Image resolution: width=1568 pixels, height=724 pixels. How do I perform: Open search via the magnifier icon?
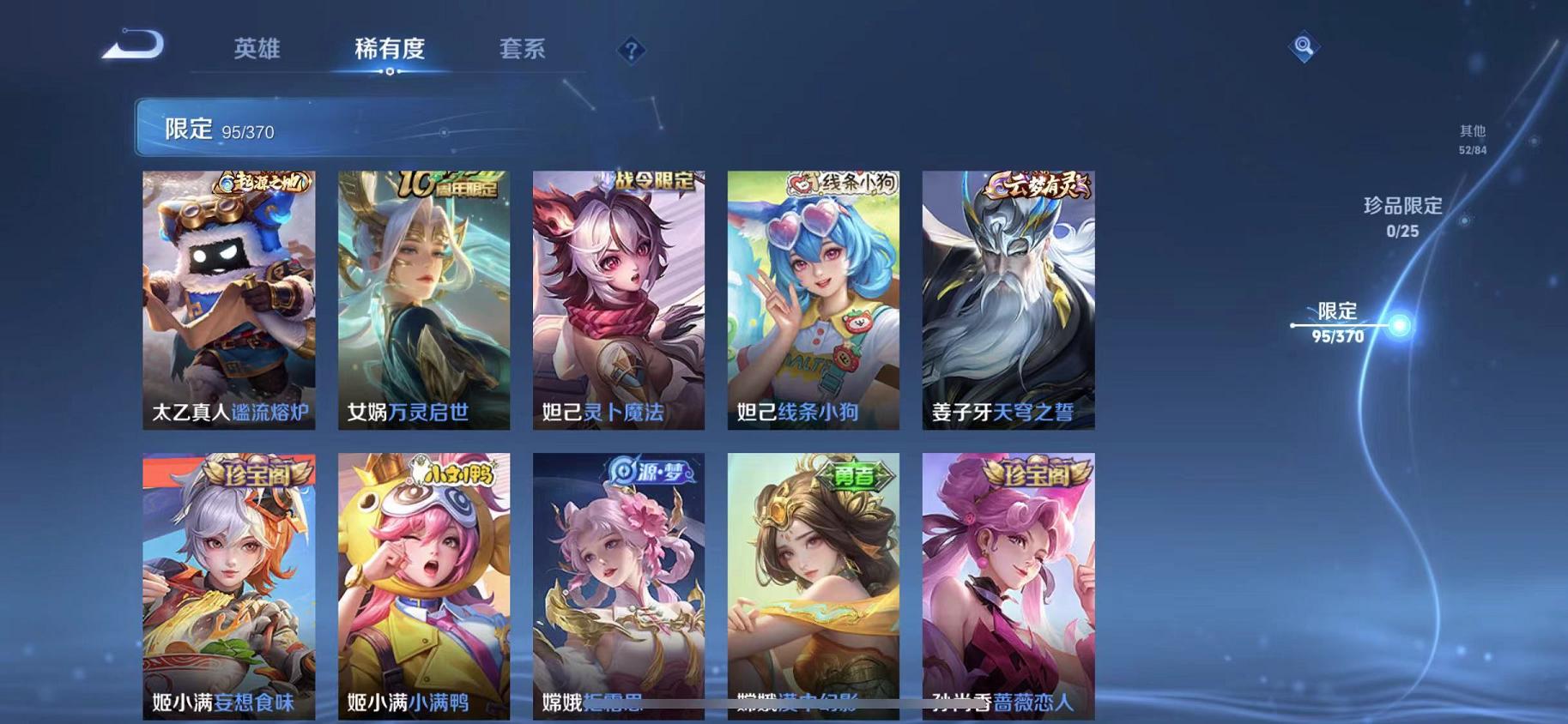1304,46
